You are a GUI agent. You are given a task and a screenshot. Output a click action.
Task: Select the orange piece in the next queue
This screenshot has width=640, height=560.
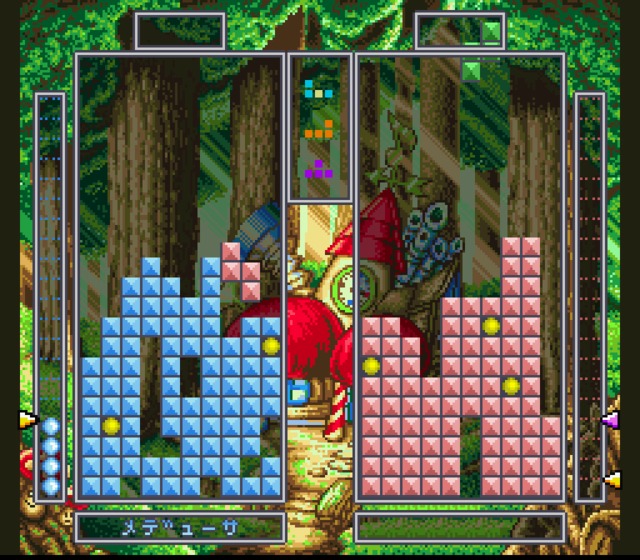(319, 129)
